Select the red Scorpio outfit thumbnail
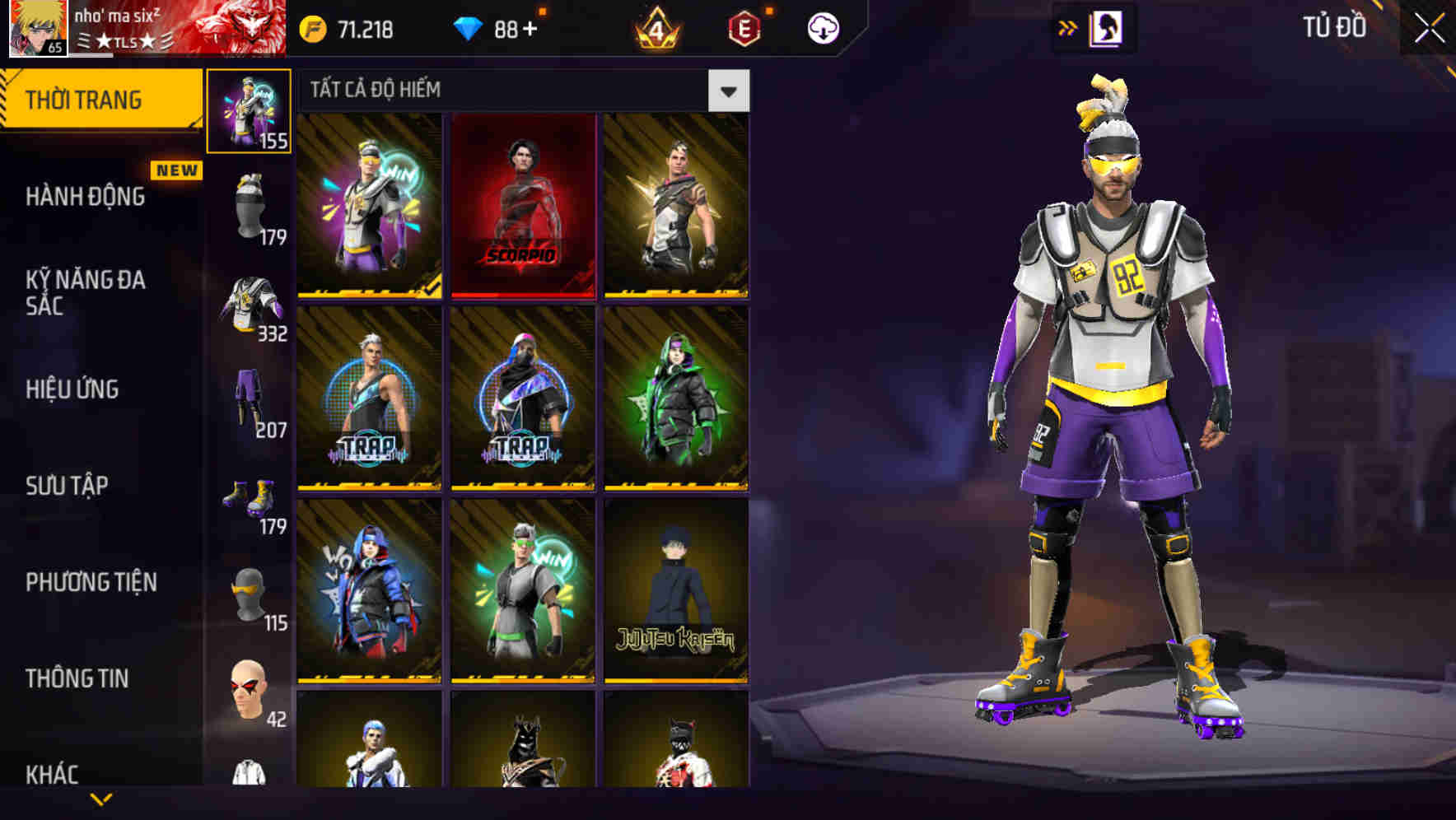1456x820 pixels. coord(524,204)
